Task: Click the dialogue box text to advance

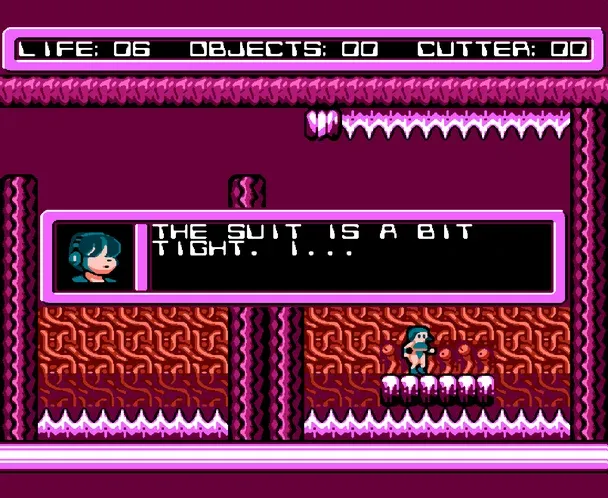Action: point(312,242)
